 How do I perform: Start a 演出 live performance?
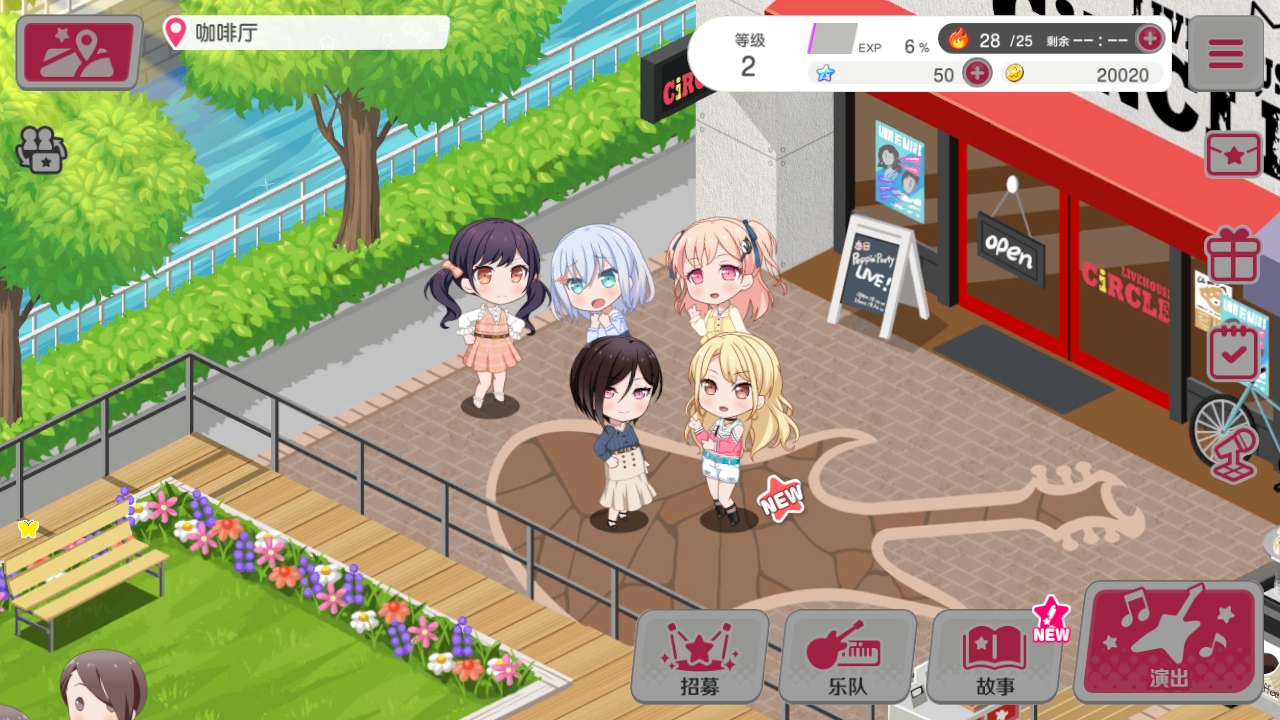click(x=1169, y=641)
